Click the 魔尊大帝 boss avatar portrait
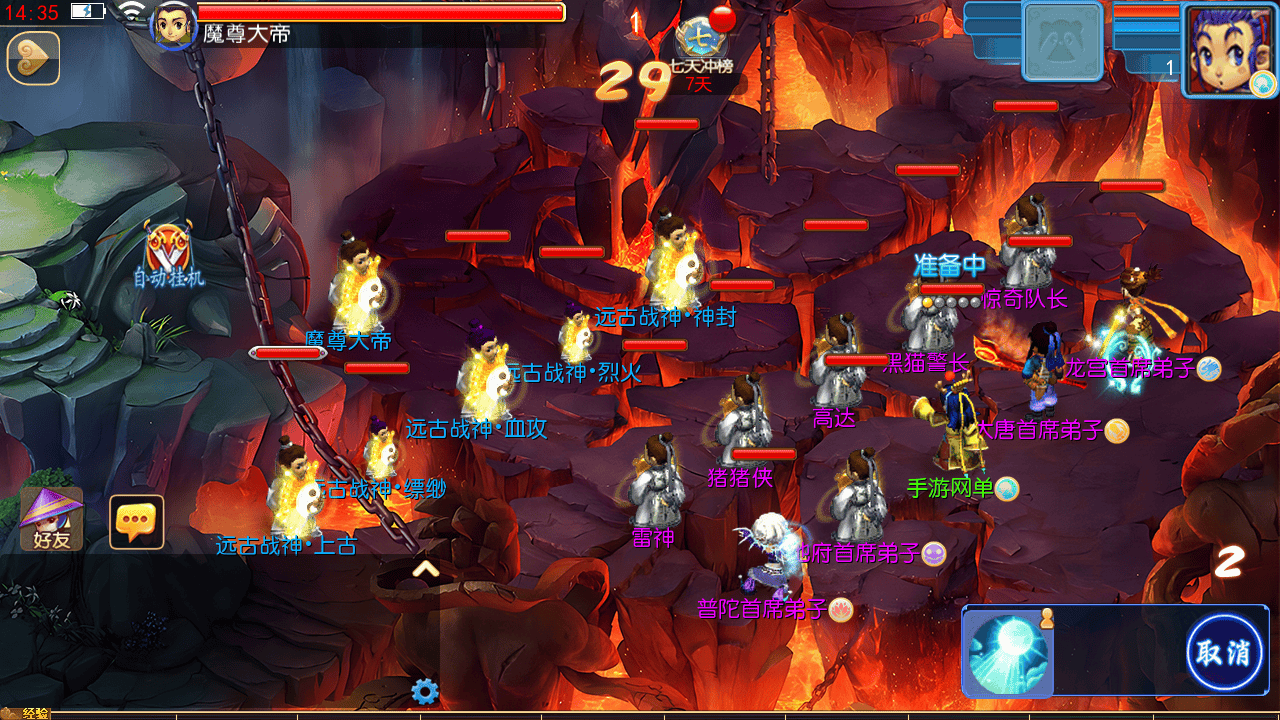 click(171, 24)
